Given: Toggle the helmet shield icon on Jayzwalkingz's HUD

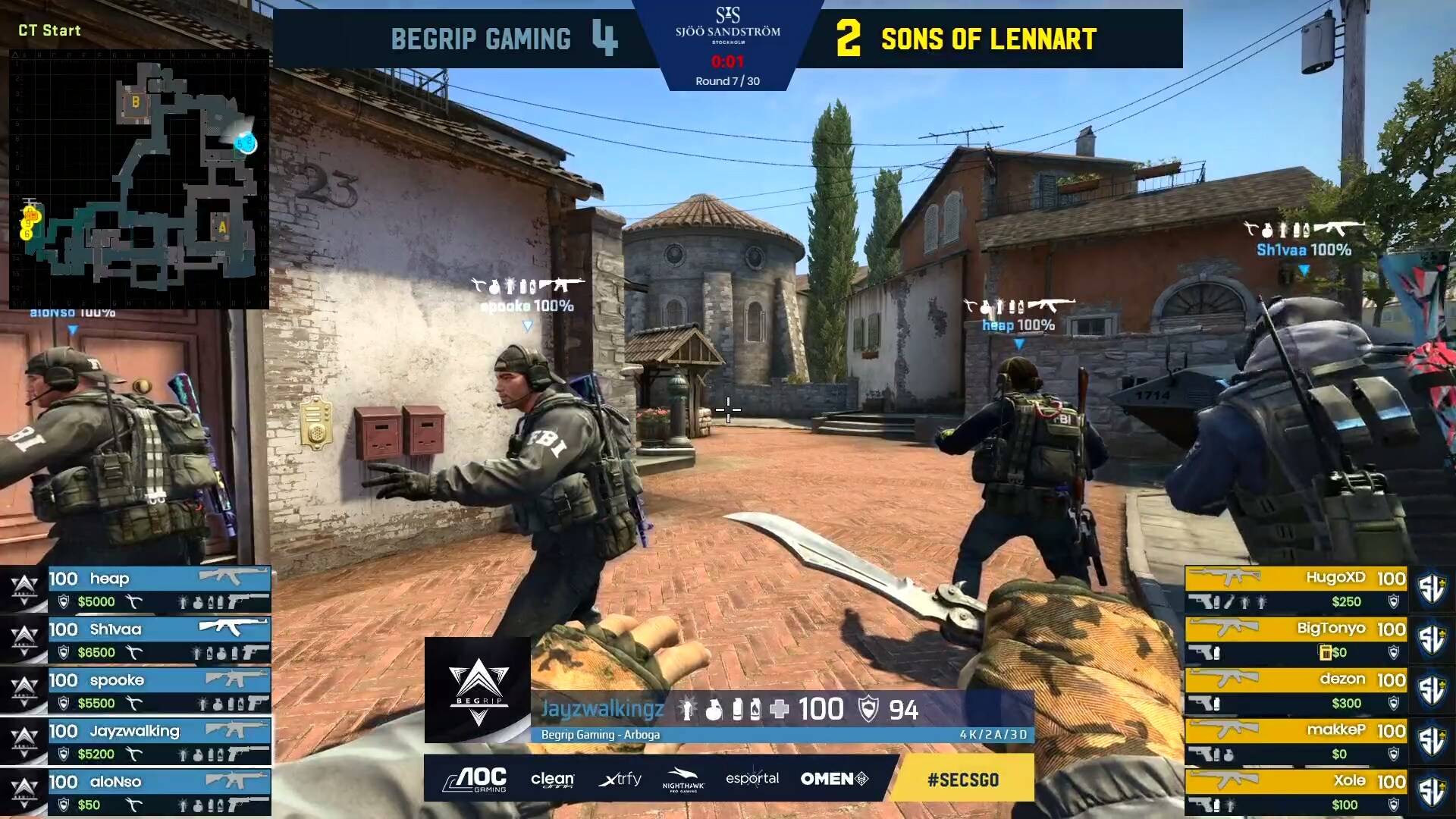Looking at the screenshot, I should [870, 708].
